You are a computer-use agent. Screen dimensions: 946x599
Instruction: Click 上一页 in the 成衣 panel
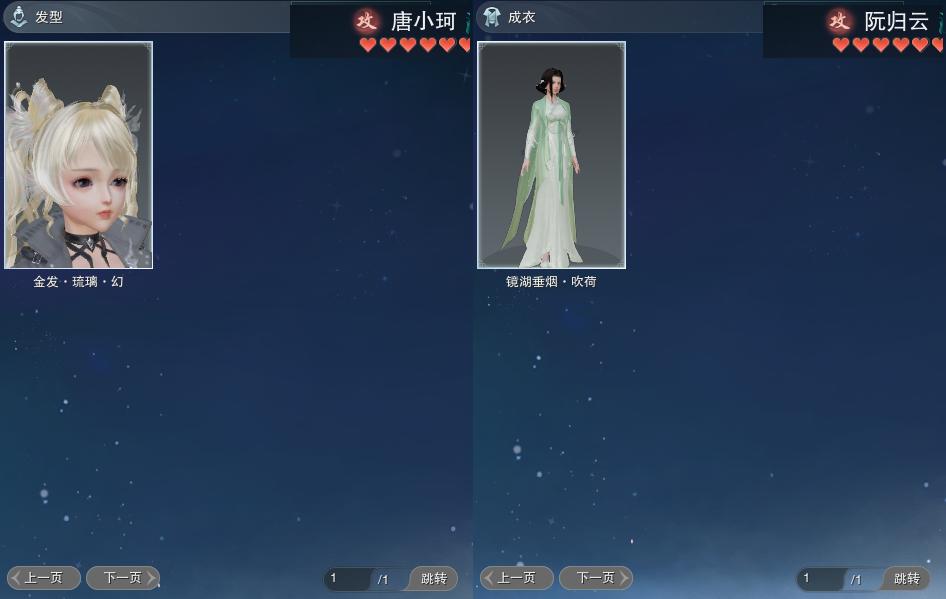(x=517, y=578)
